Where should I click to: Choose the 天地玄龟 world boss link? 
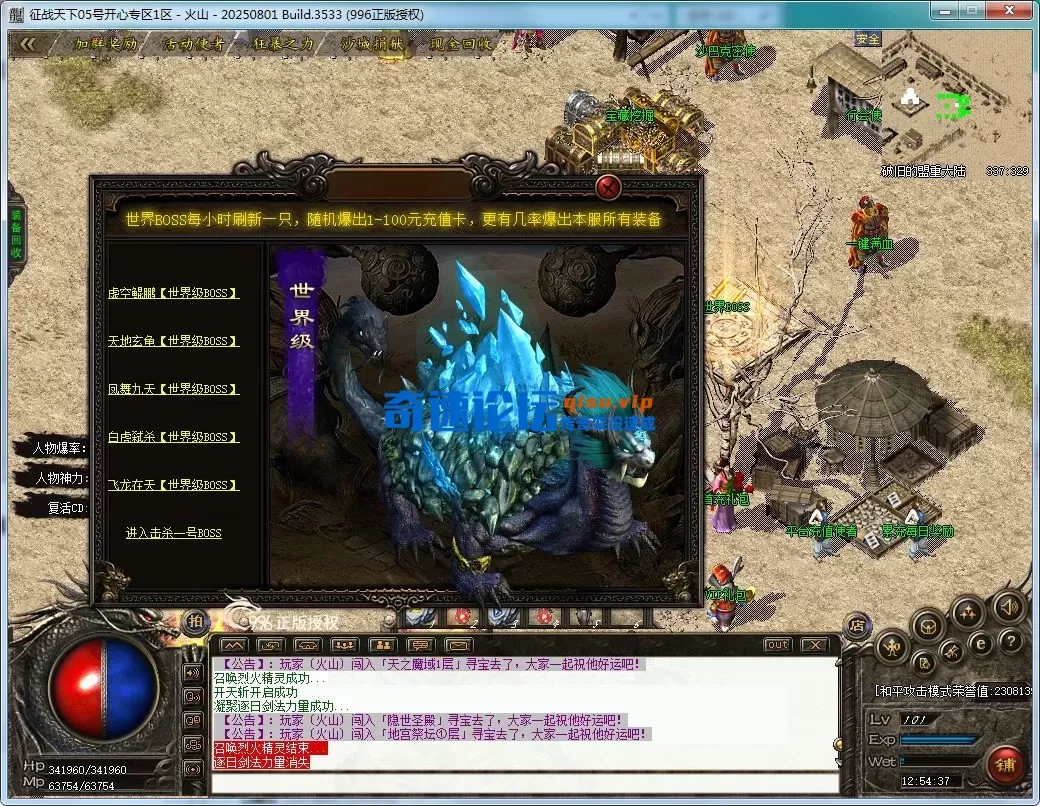tap(173, 341)
